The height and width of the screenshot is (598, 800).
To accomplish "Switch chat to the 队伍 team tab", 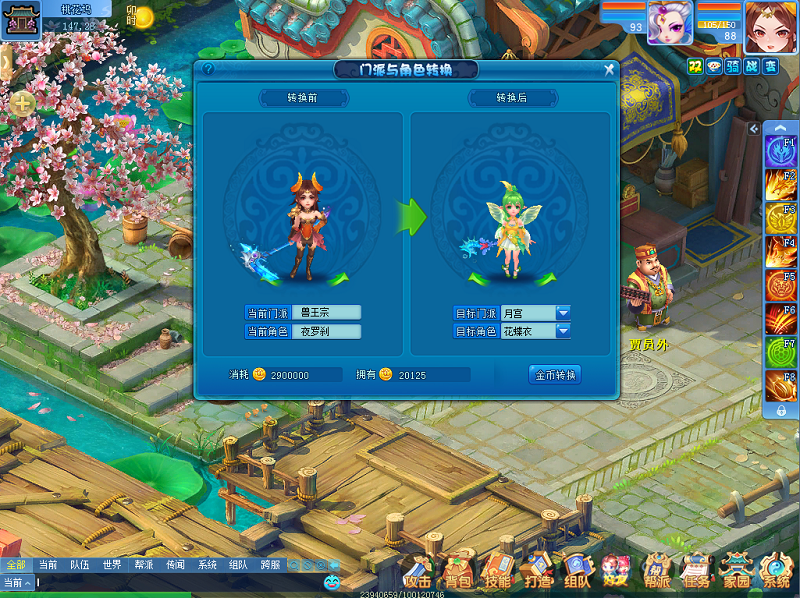I will 79,565.
